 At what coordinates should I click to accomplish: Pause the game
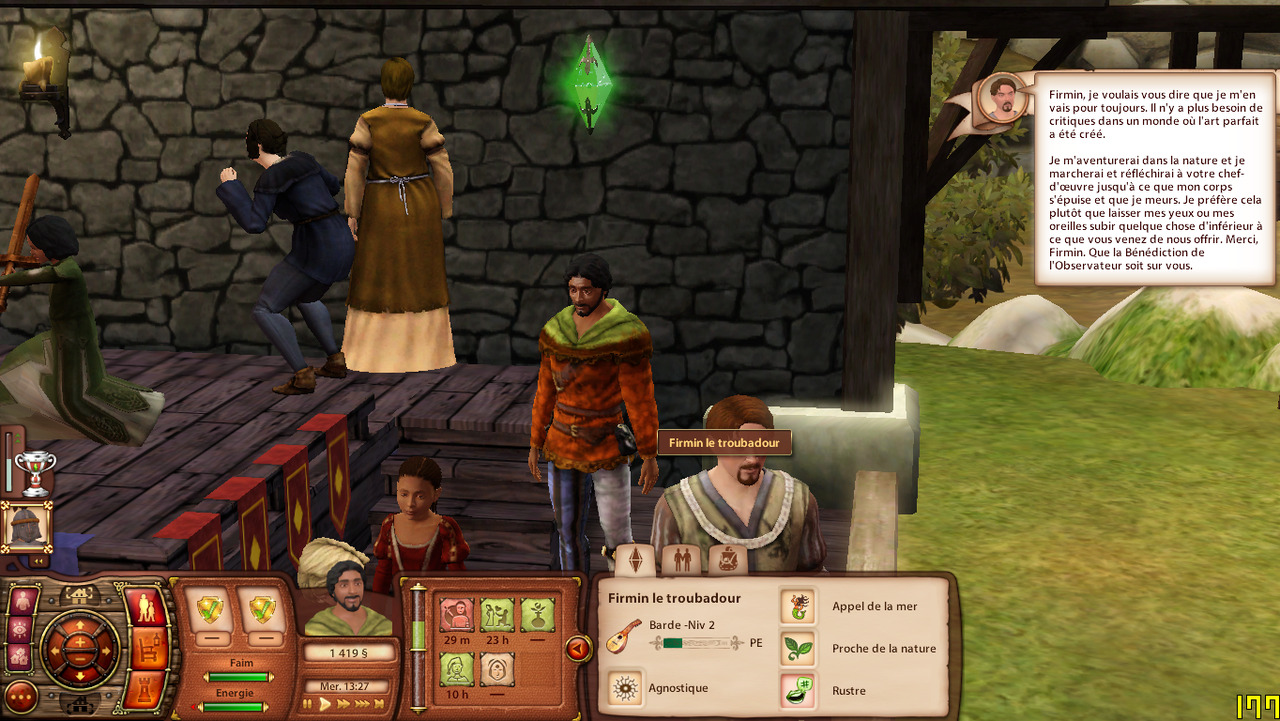click(309, 704)
